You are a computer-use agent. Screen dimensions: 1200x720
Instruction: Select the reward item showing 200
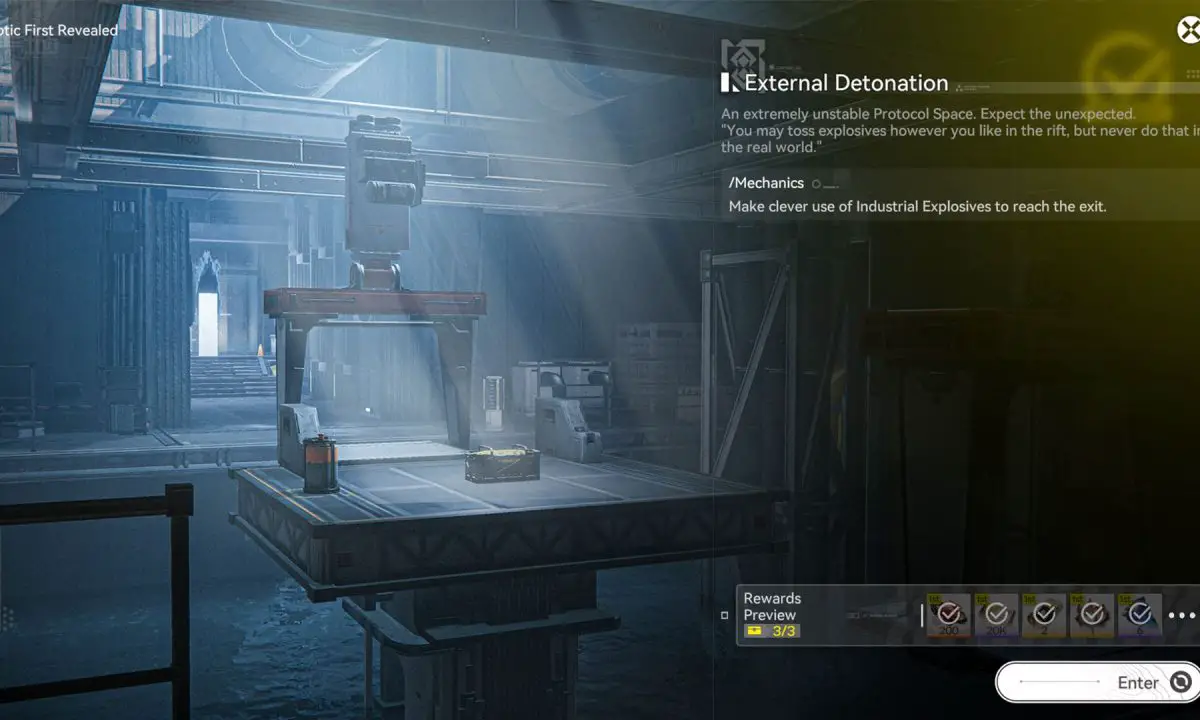(x=948, y=615)
